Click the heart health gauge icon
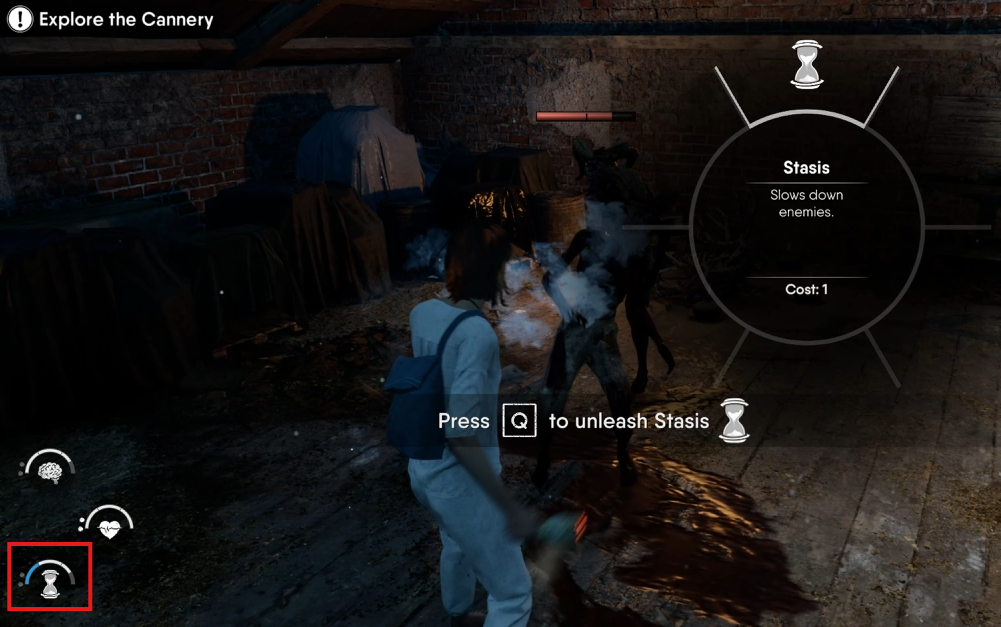Screen dimensions: 1001x627 click(109, 525)
